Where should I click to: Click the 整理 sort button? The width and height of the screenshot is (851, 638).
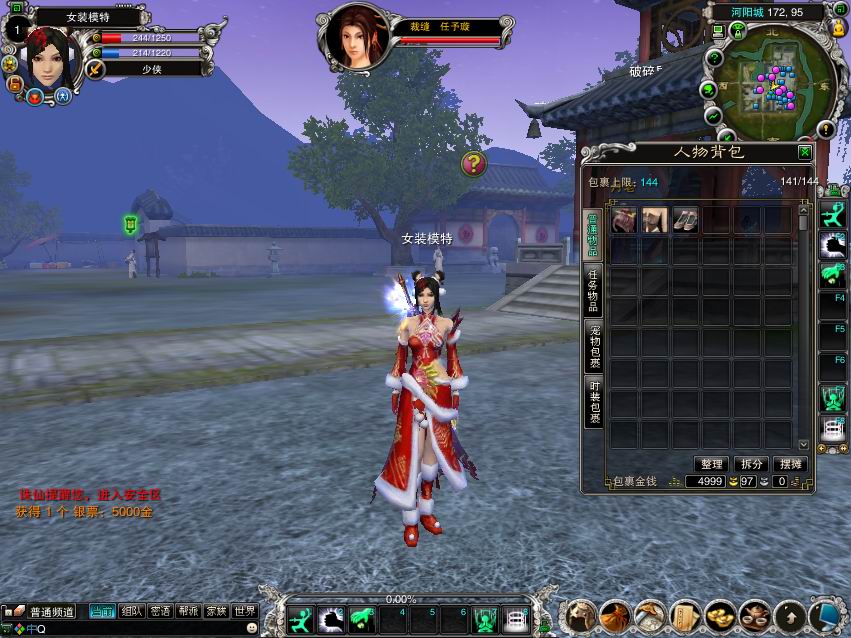click(711, 464)
